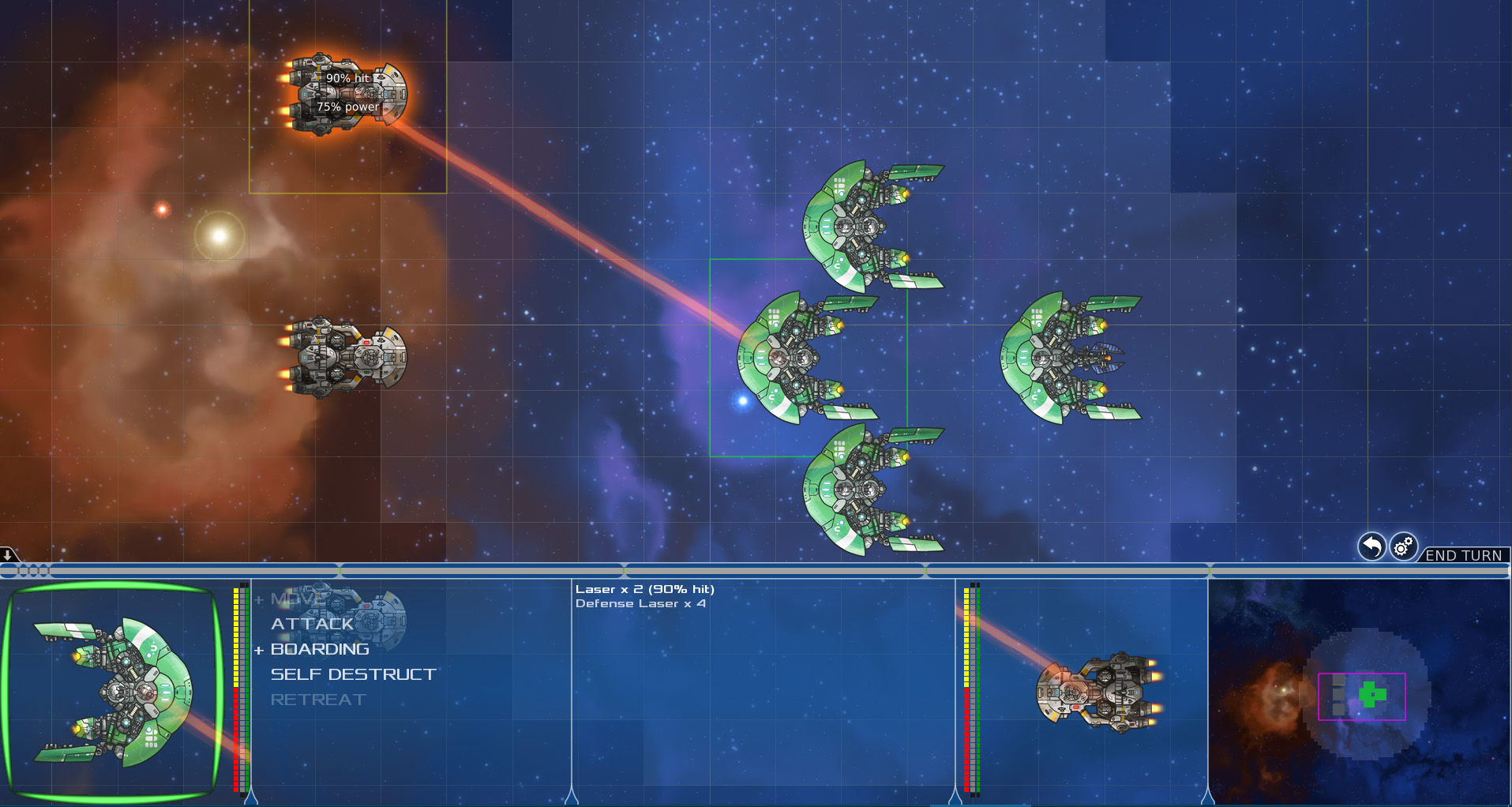The height and width of the screenshot is (807, 1512).
Task: Select the BOARDING command
Action: [x=320, y=649]
